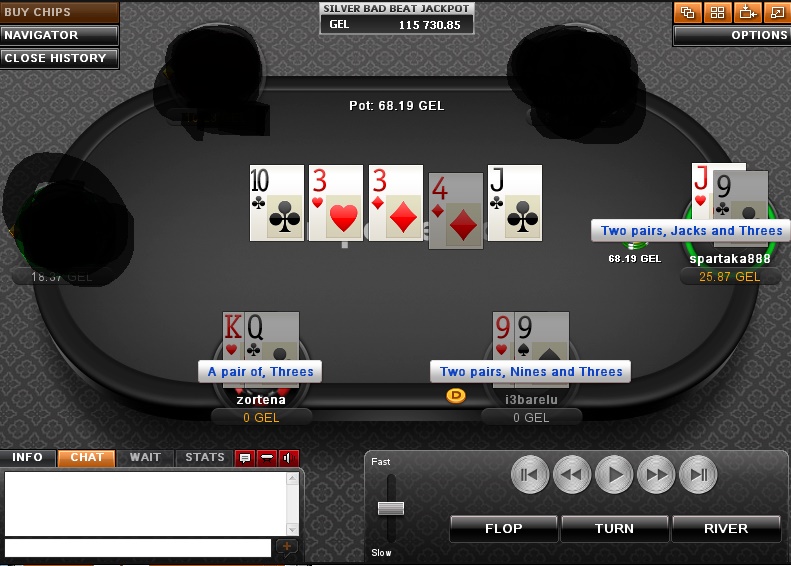
Task: Jump to the Flop stage
Action: point(503,528)
